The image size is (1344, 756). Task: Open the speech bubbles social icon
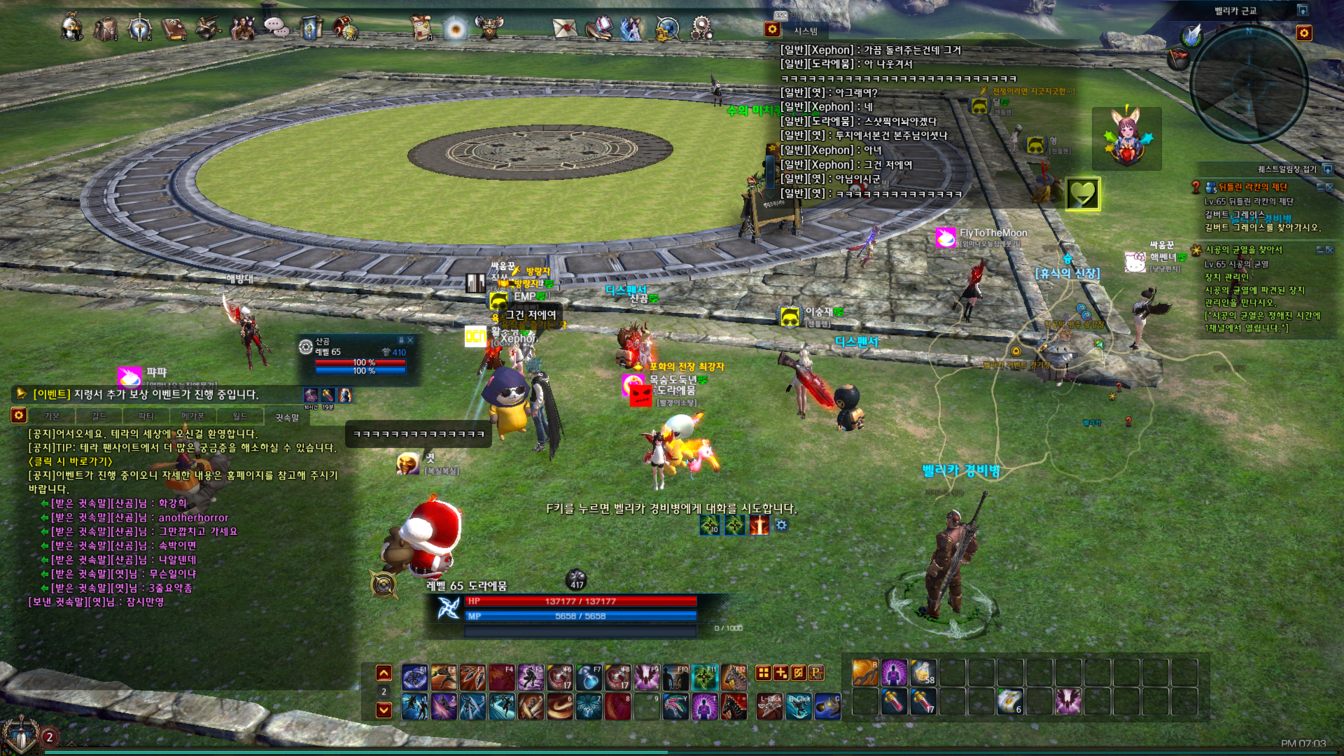(x=276, y=28)
